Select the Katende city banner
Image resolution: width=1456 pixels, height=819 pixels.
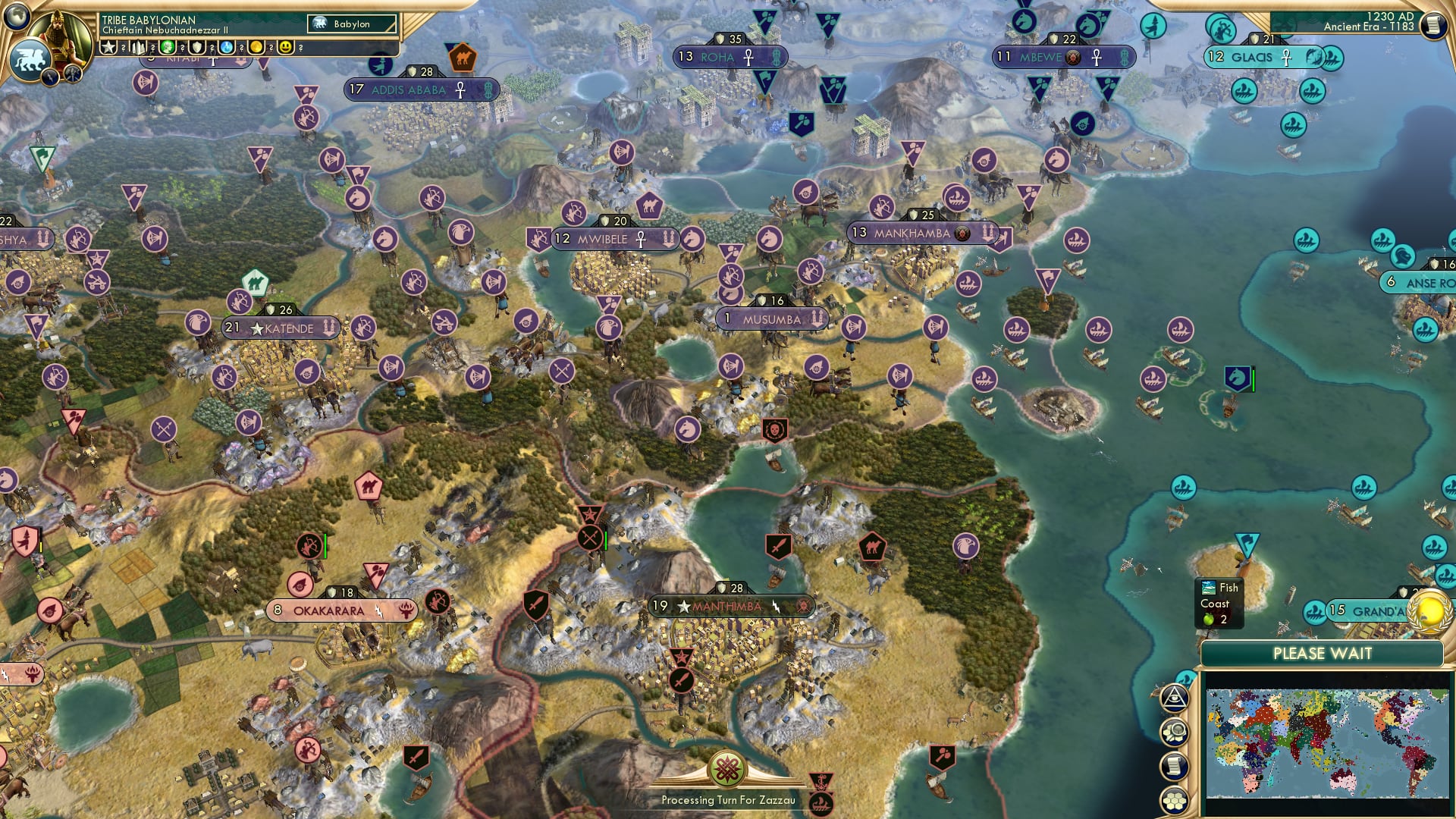click(x=281, y=328)
